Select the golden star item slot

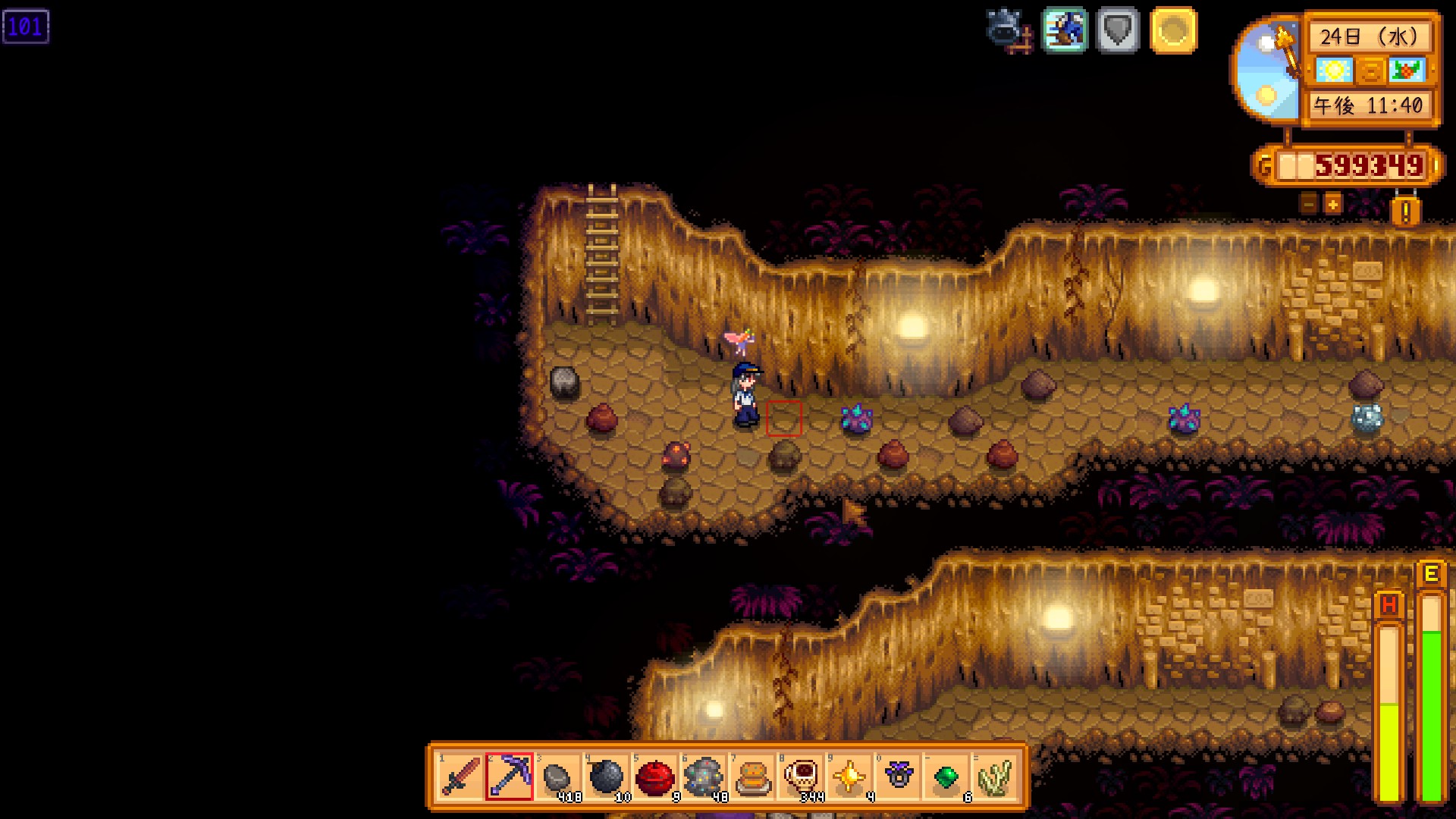(x=849, y=777)
